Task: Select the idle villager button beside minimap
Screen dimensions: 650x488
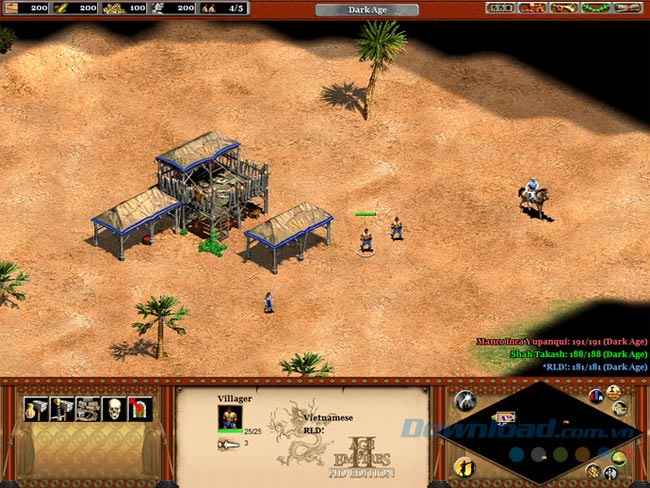Action: pyautogui.click(x=465, y=466)
